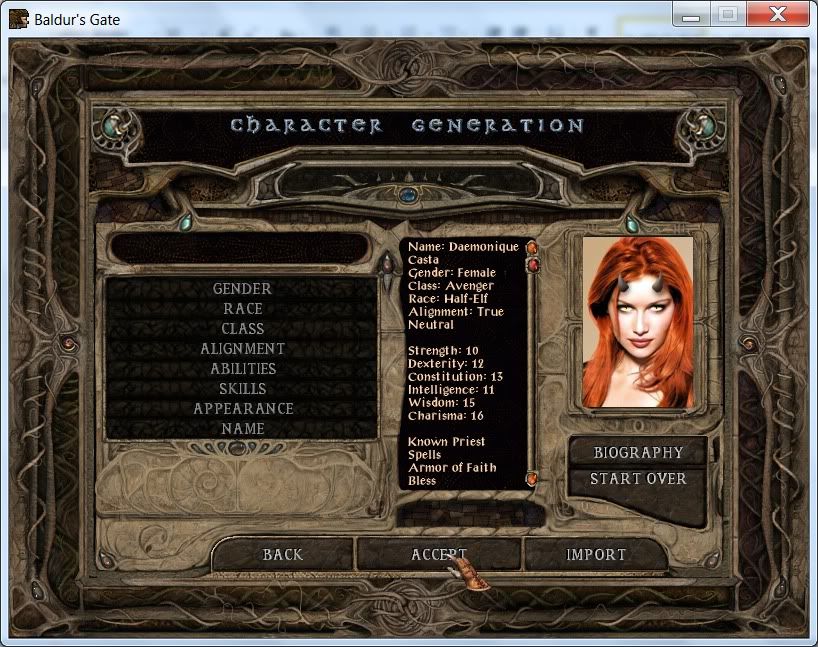The width and height of the screenshot is (818, 647).
Task: Open the character Biography
Action: [x=638, y=453]
